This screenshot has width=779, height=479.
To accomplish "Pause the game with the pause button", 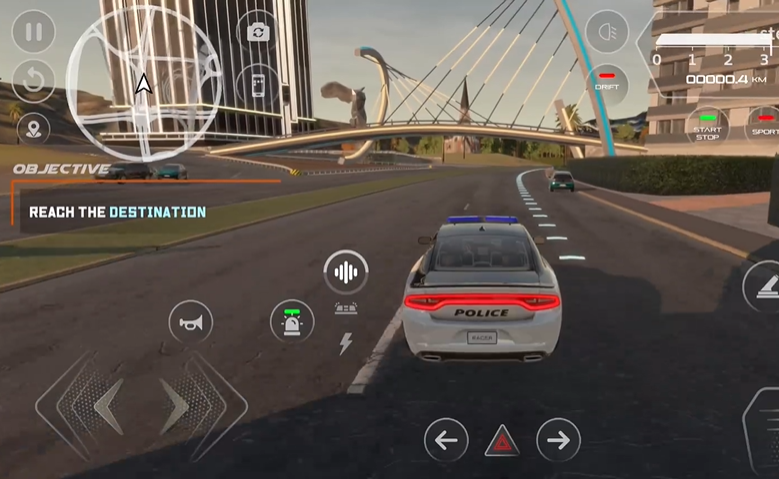I will coord(33,32).
